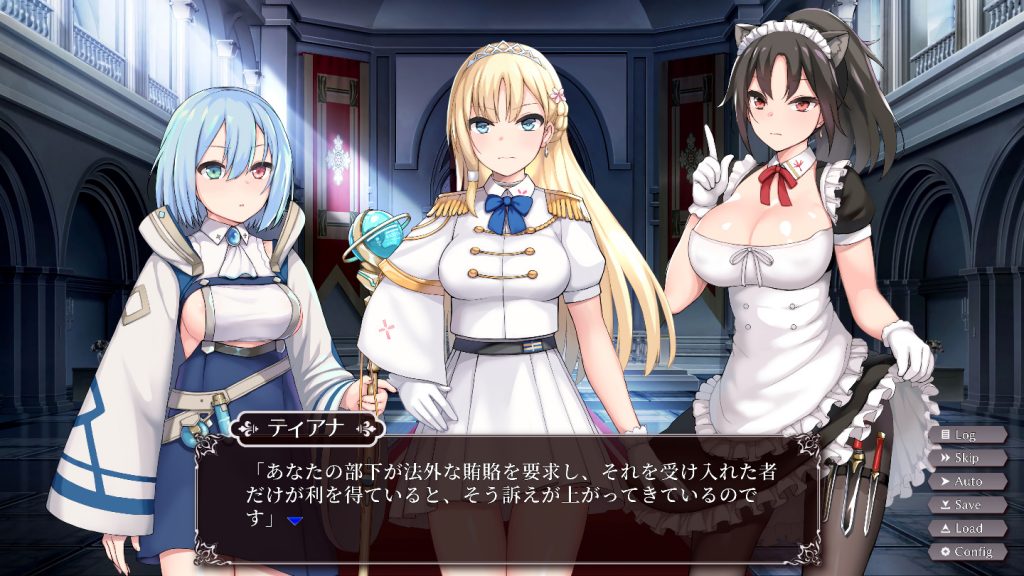Turn on Auto mode
Screen dimensions: 1024x576
(x=966, y=481)
